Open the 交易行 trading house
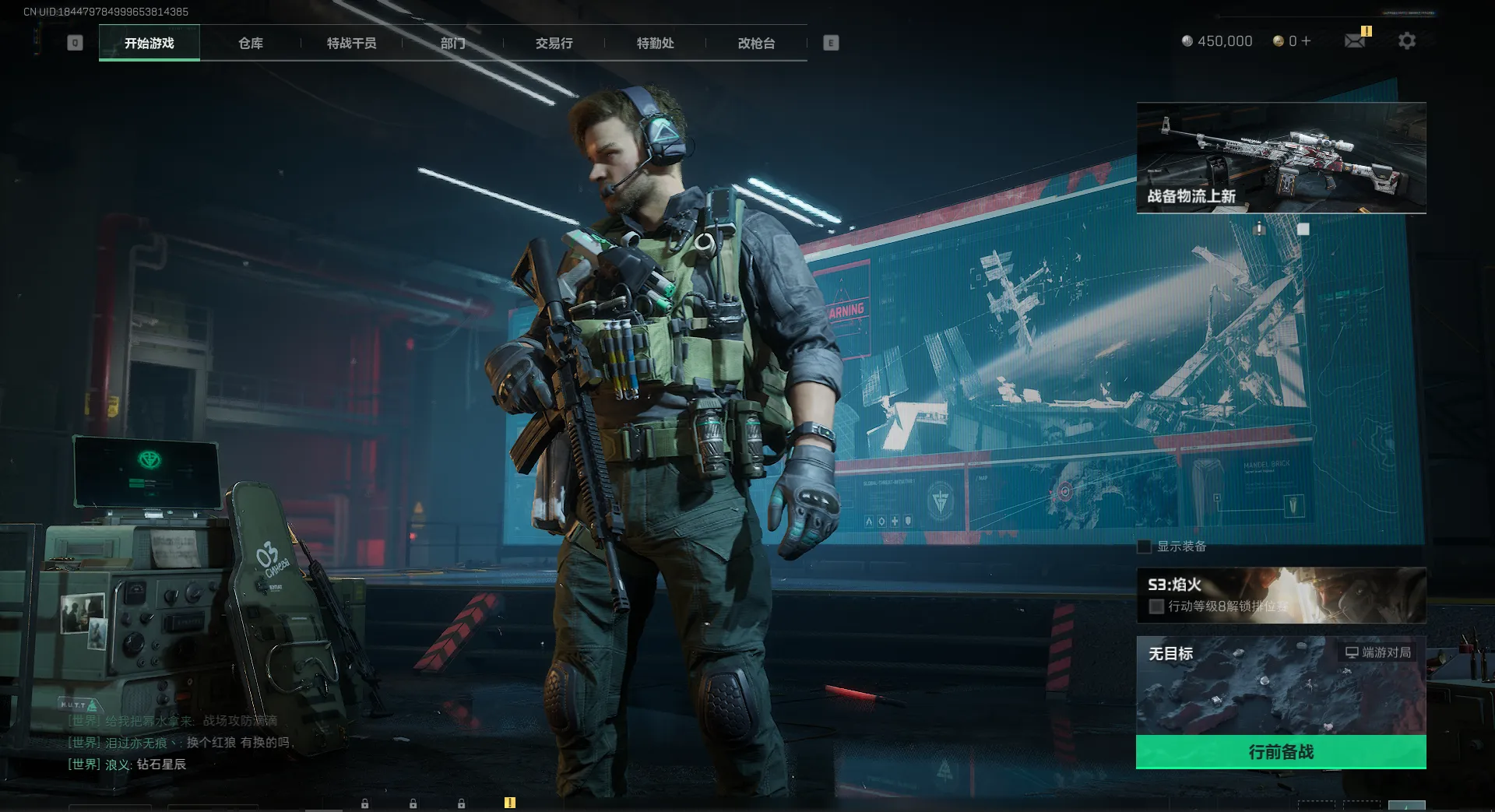 click(554, 43)
